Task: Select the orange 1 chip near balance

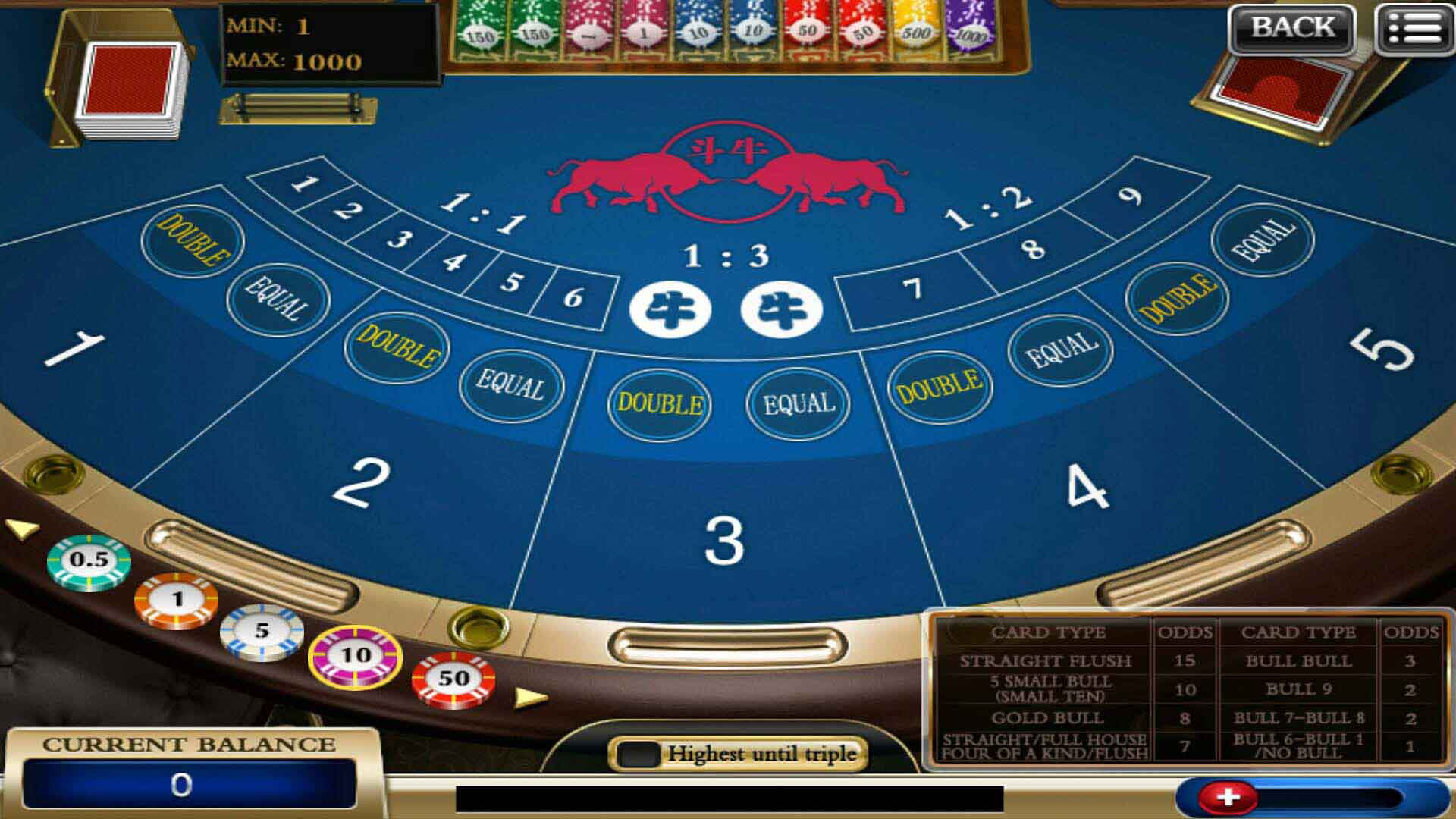Action: 176,598
